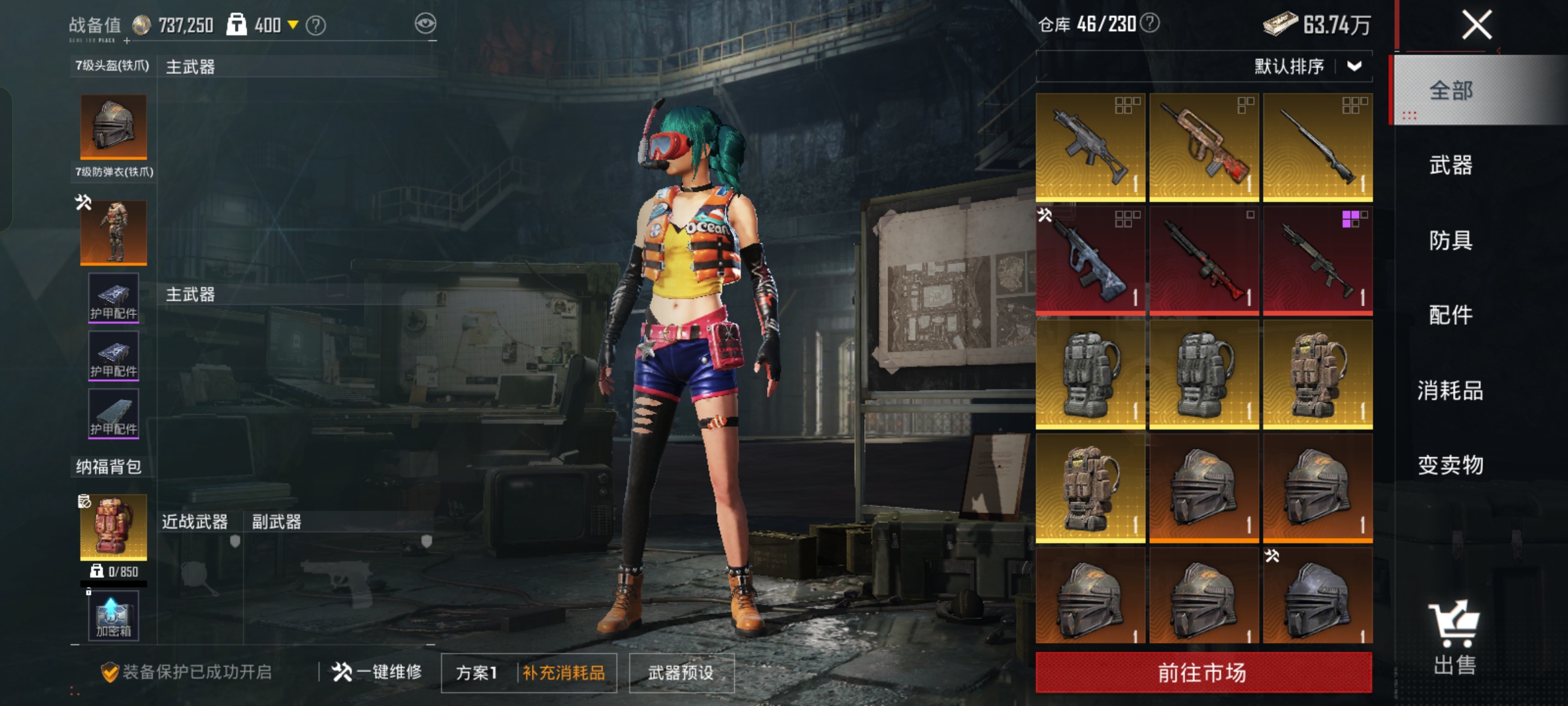Show the 消耗品 category tab

click(x=1450, y=390)
